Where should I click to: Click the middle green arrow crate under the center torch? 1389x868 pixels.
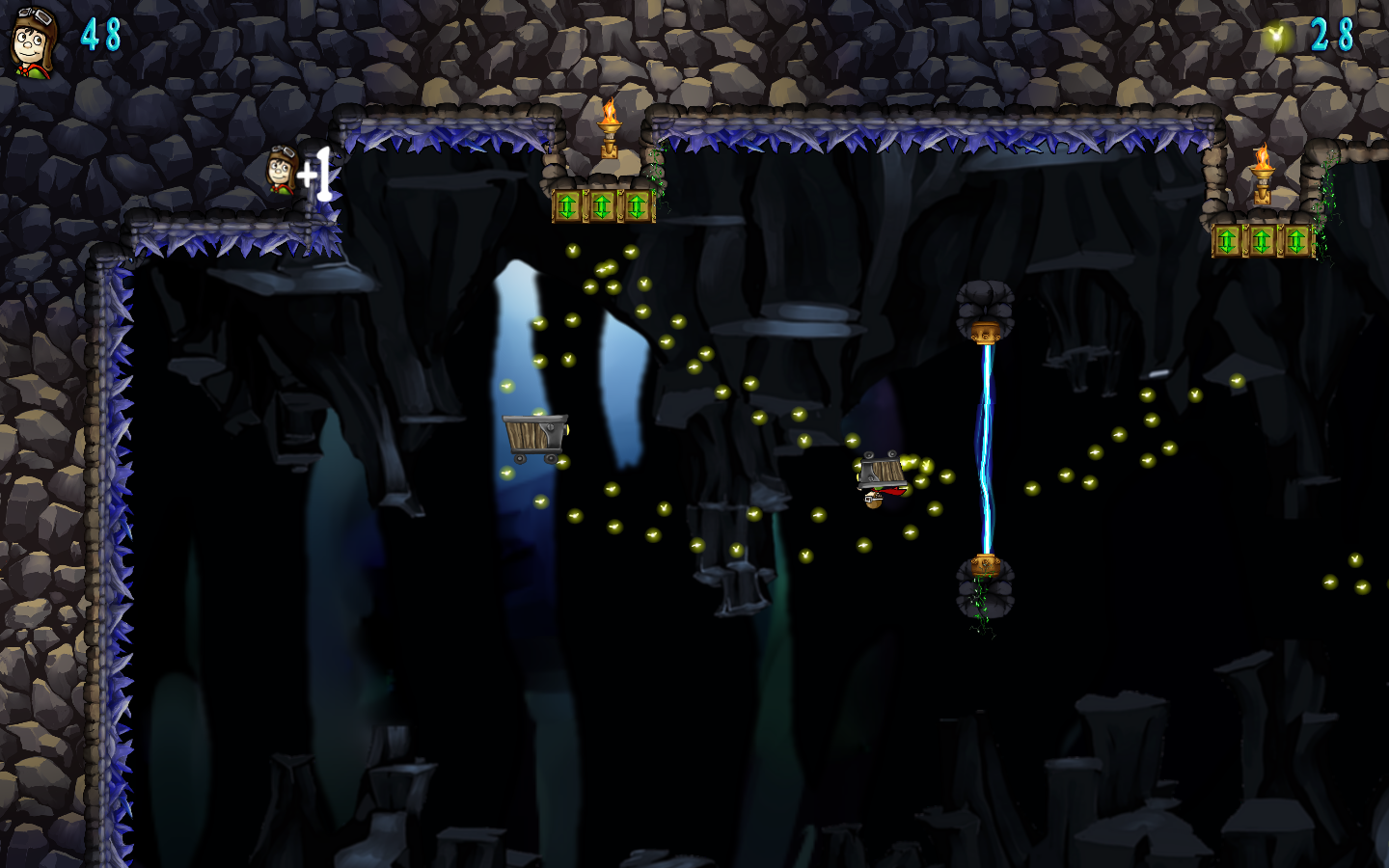[603, 205]
